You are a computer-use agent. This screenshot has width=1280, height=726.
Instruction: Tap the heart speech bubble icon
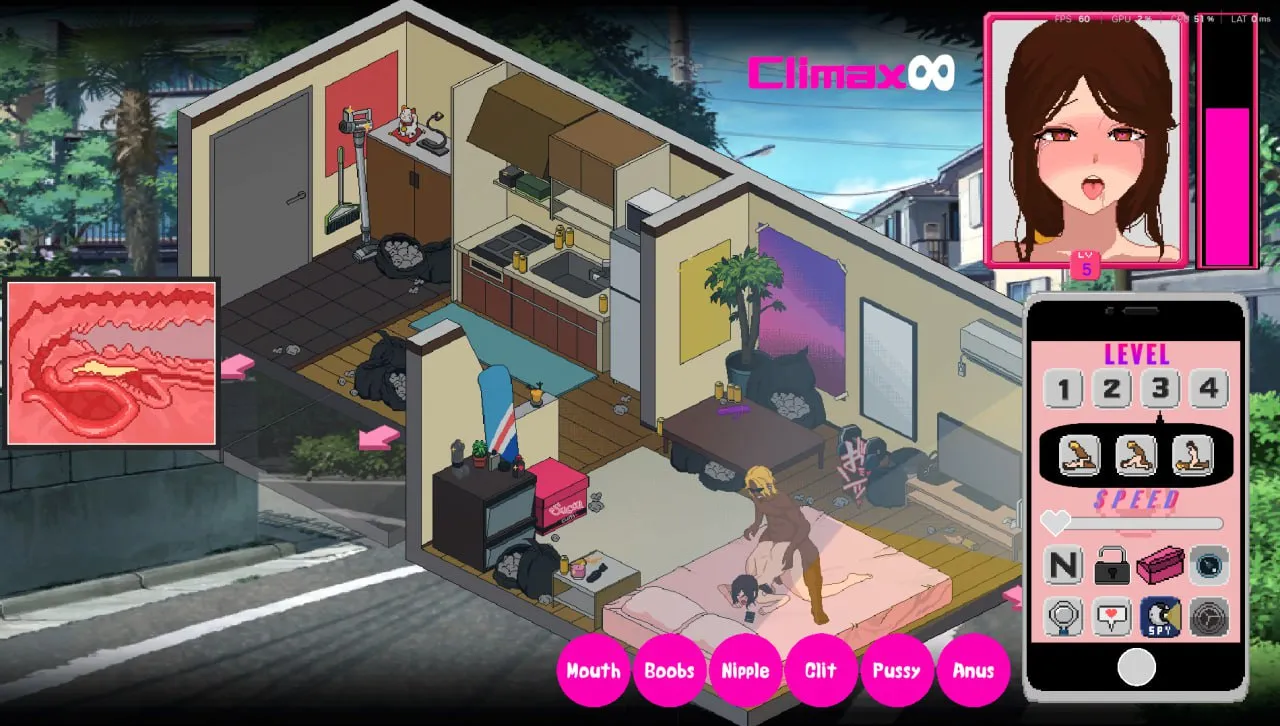click(x=1111, y=615)
